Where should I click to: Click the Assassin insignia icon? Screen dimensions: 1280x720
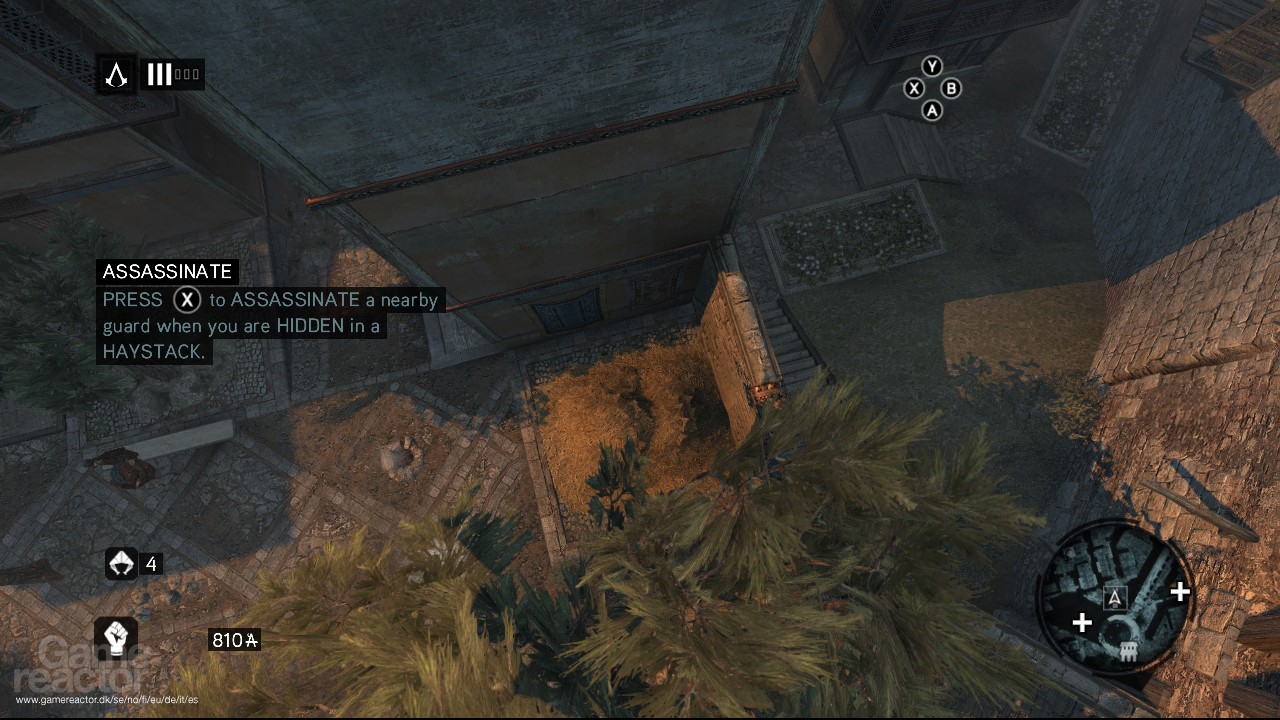click(x=117, y=74)
